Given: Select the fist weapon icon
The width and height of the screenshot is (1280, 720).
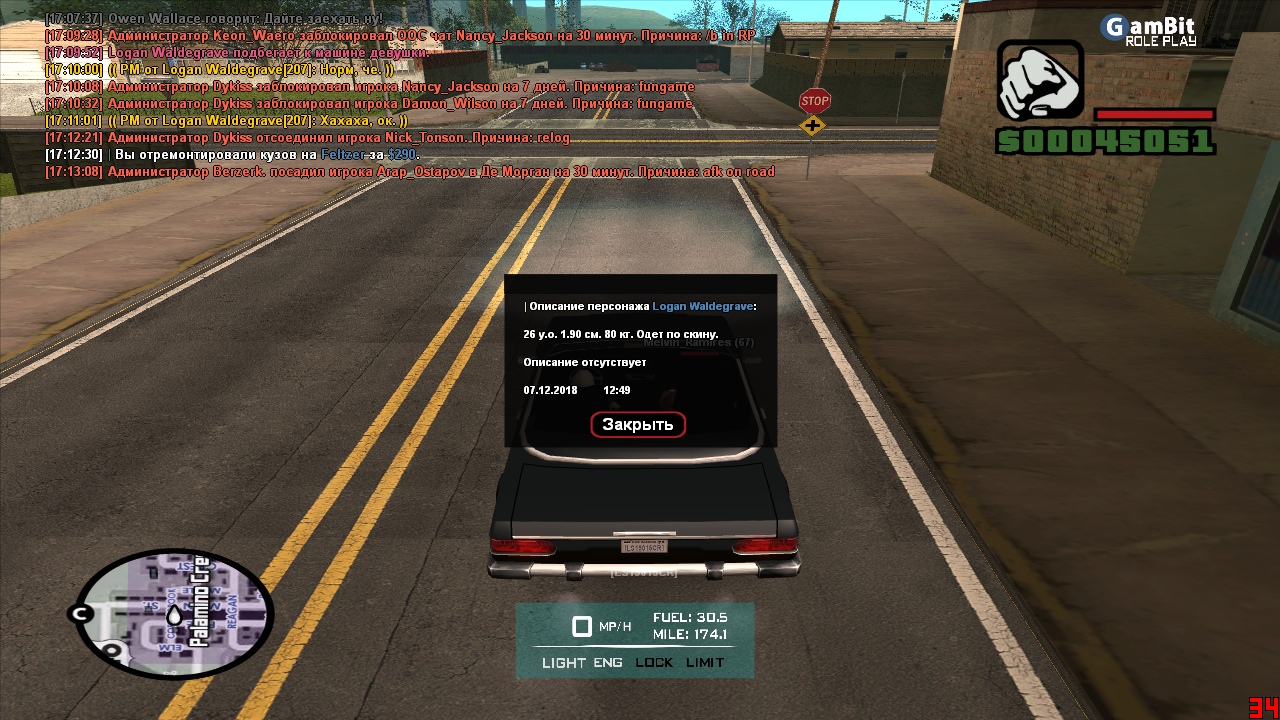Looking at the screenshot, I should coord(1040,82).
